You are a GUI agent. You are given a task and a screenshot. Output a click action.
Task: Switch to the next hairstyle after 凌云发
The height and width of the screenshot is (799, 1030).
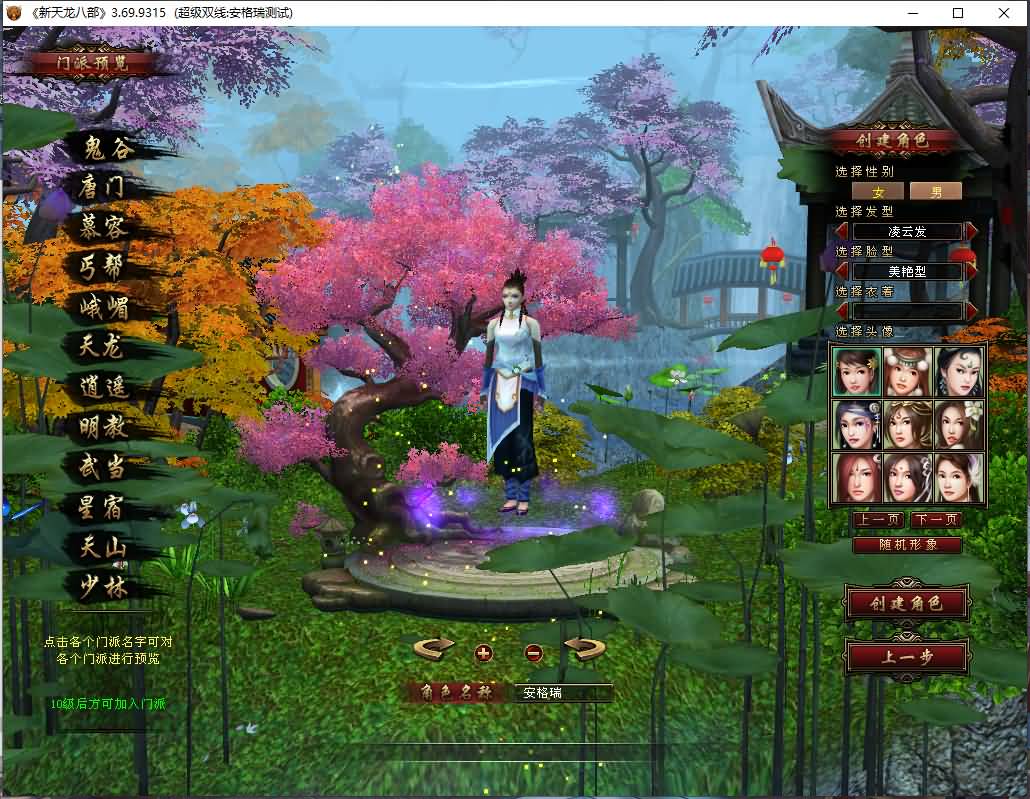point(971,231)
